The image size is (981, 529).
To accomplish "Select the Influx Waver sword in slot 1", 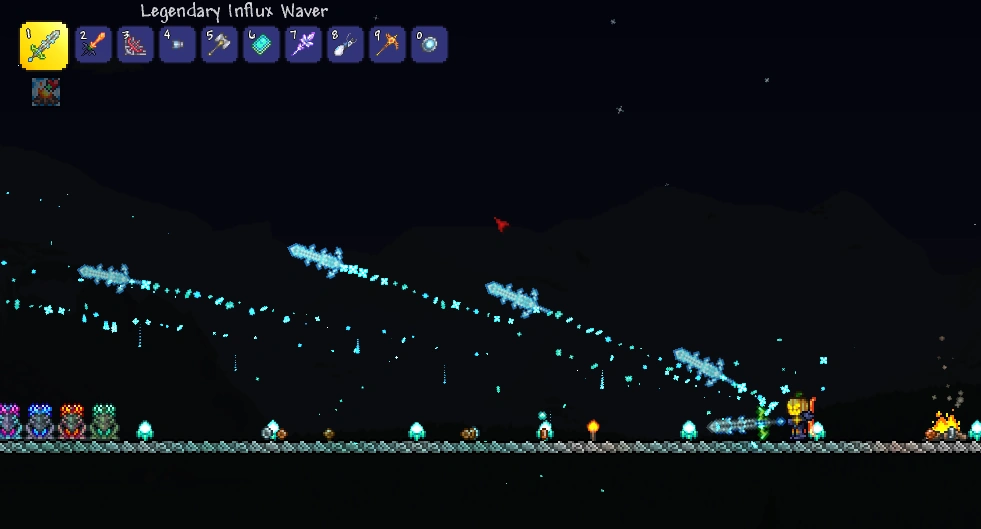I will click(44, 46).
